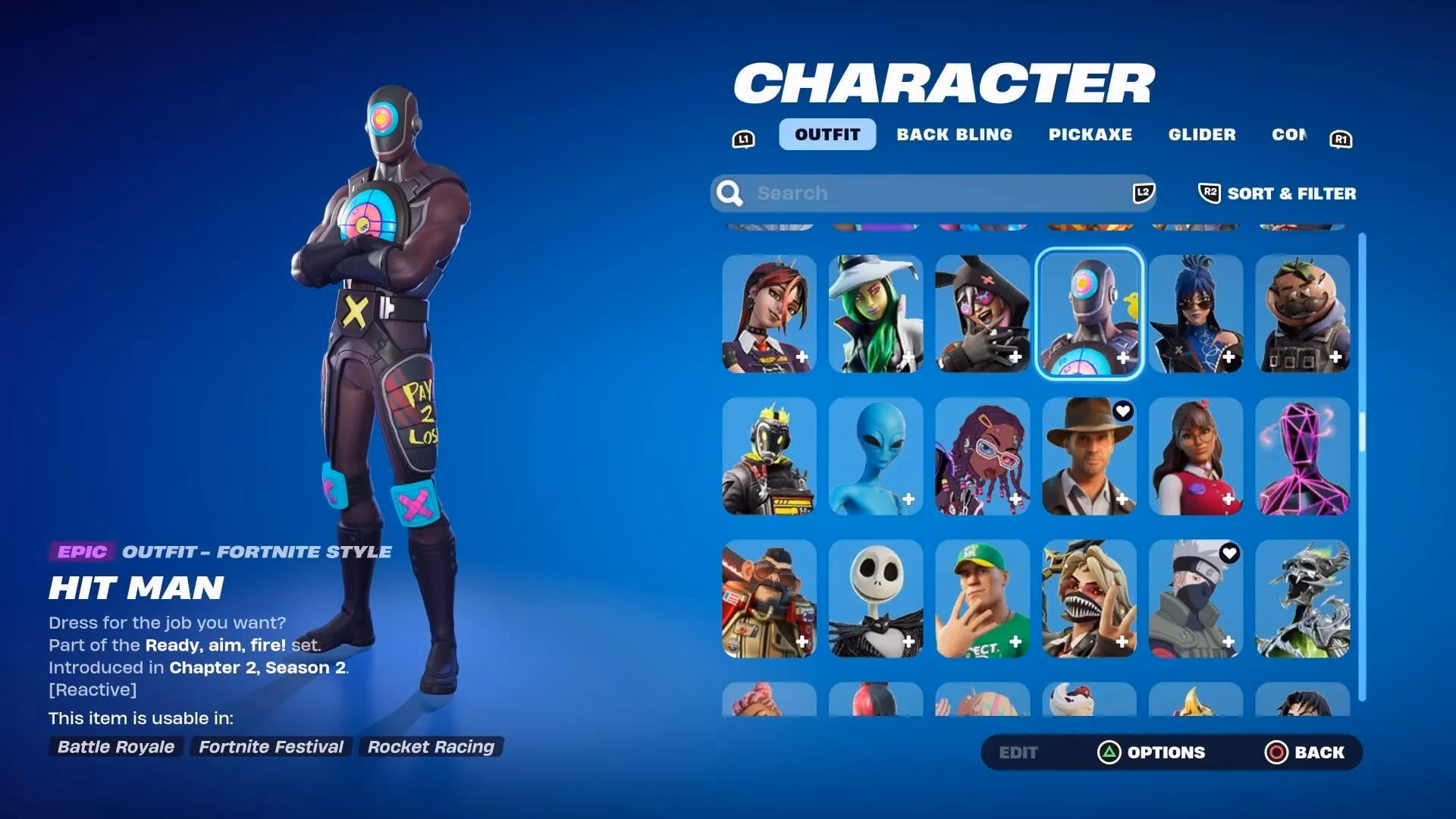Toggle the plus on the blue alien outfit

point(909,500)
